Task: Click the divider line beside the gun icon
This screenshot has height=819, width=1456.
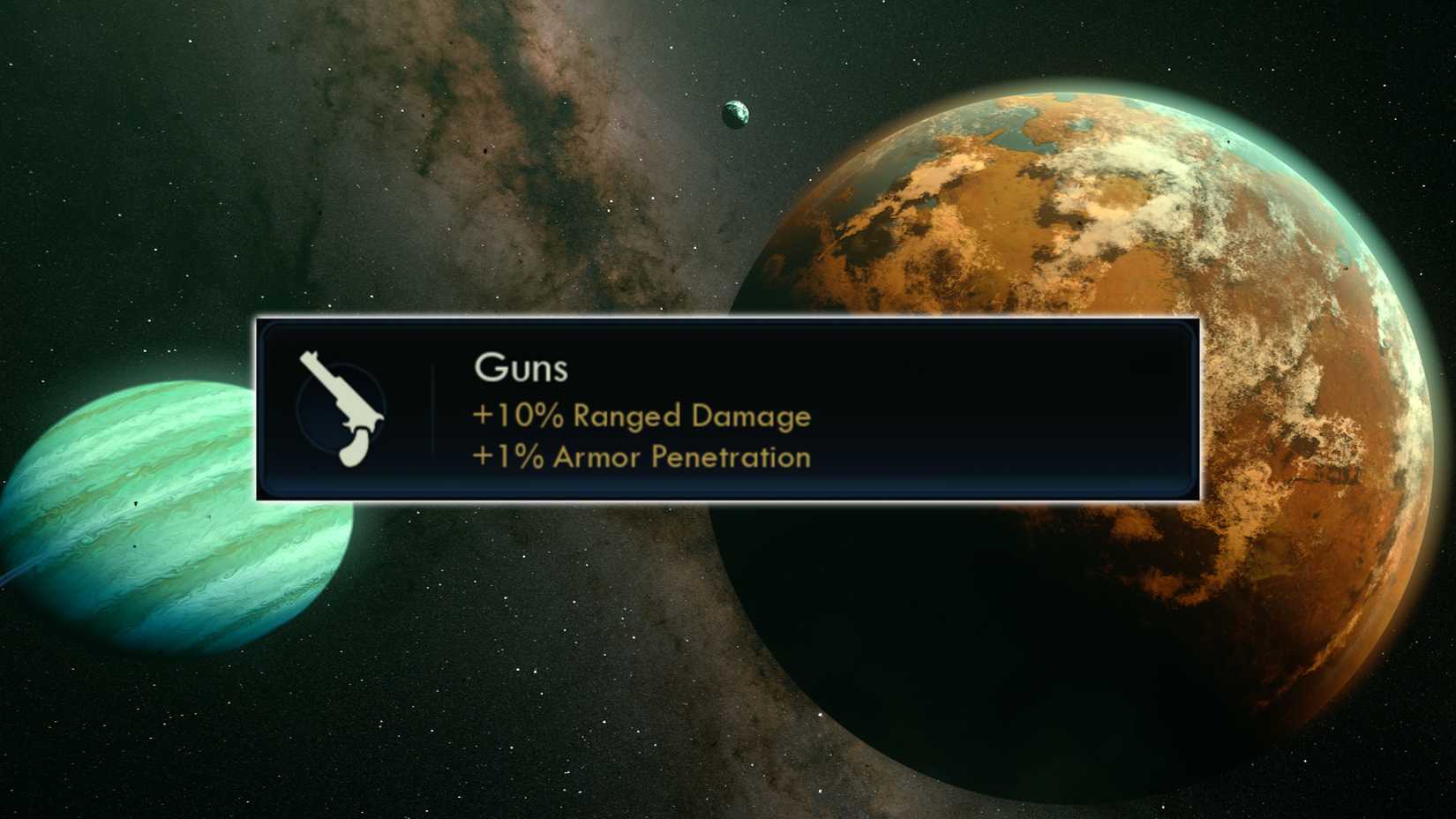Action: pyautogui.click(x=432, y=410)
